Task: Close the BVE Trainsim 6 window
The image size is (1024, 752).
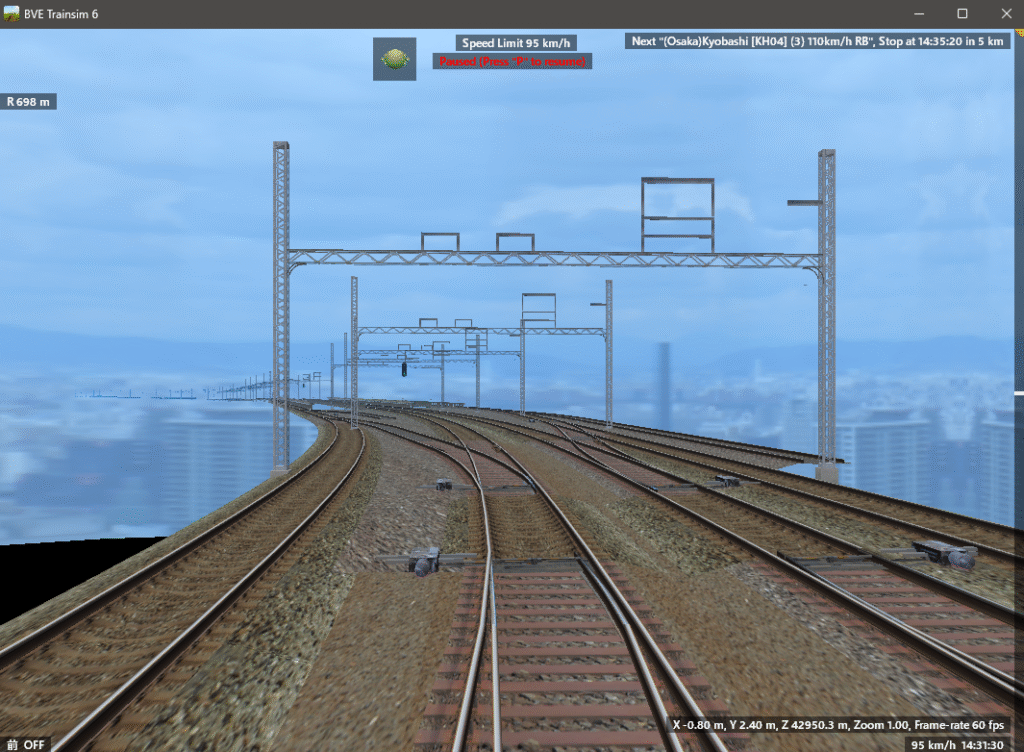Action: point(1004,14)
